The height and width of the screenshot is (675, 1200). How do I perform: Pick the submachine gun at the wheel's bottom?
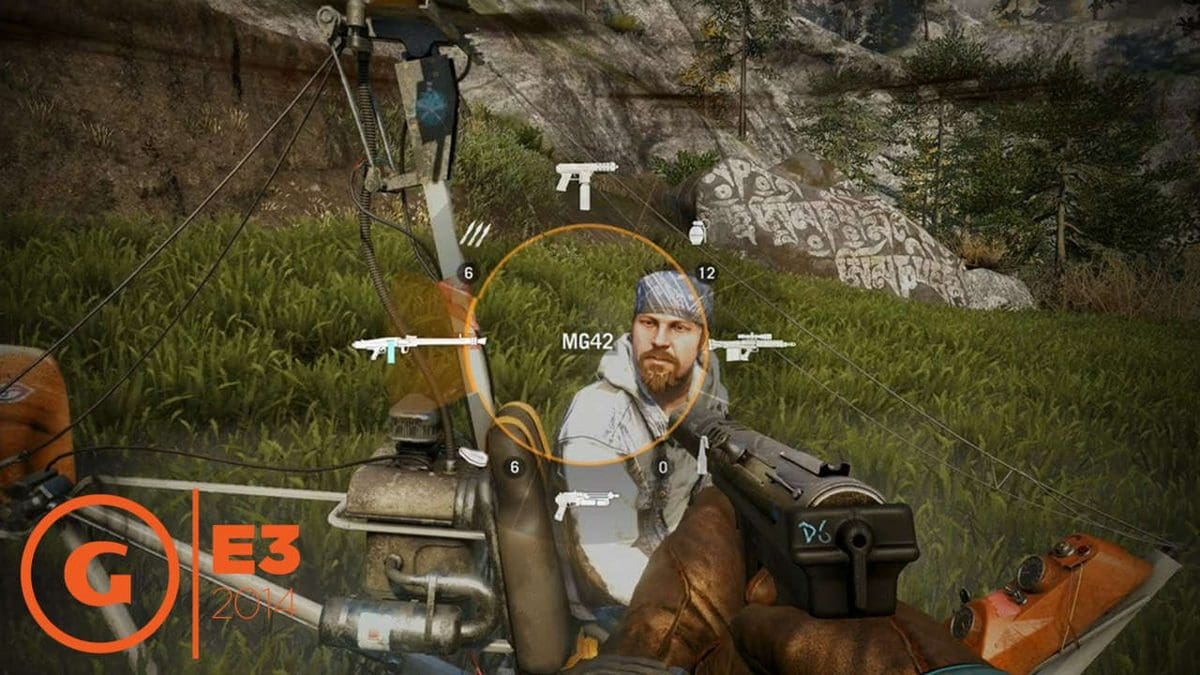tap(584, 499)
